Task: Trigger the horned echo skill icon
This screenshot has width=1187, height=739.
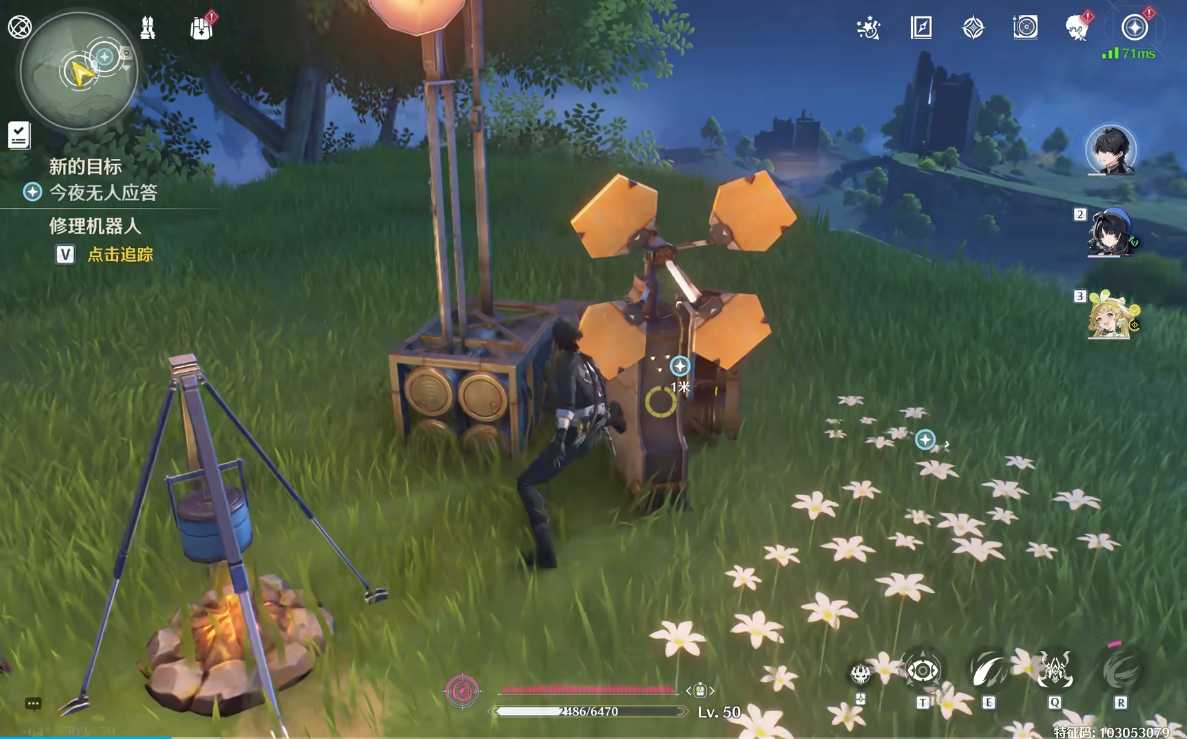Action: (x=1054, y=670)
